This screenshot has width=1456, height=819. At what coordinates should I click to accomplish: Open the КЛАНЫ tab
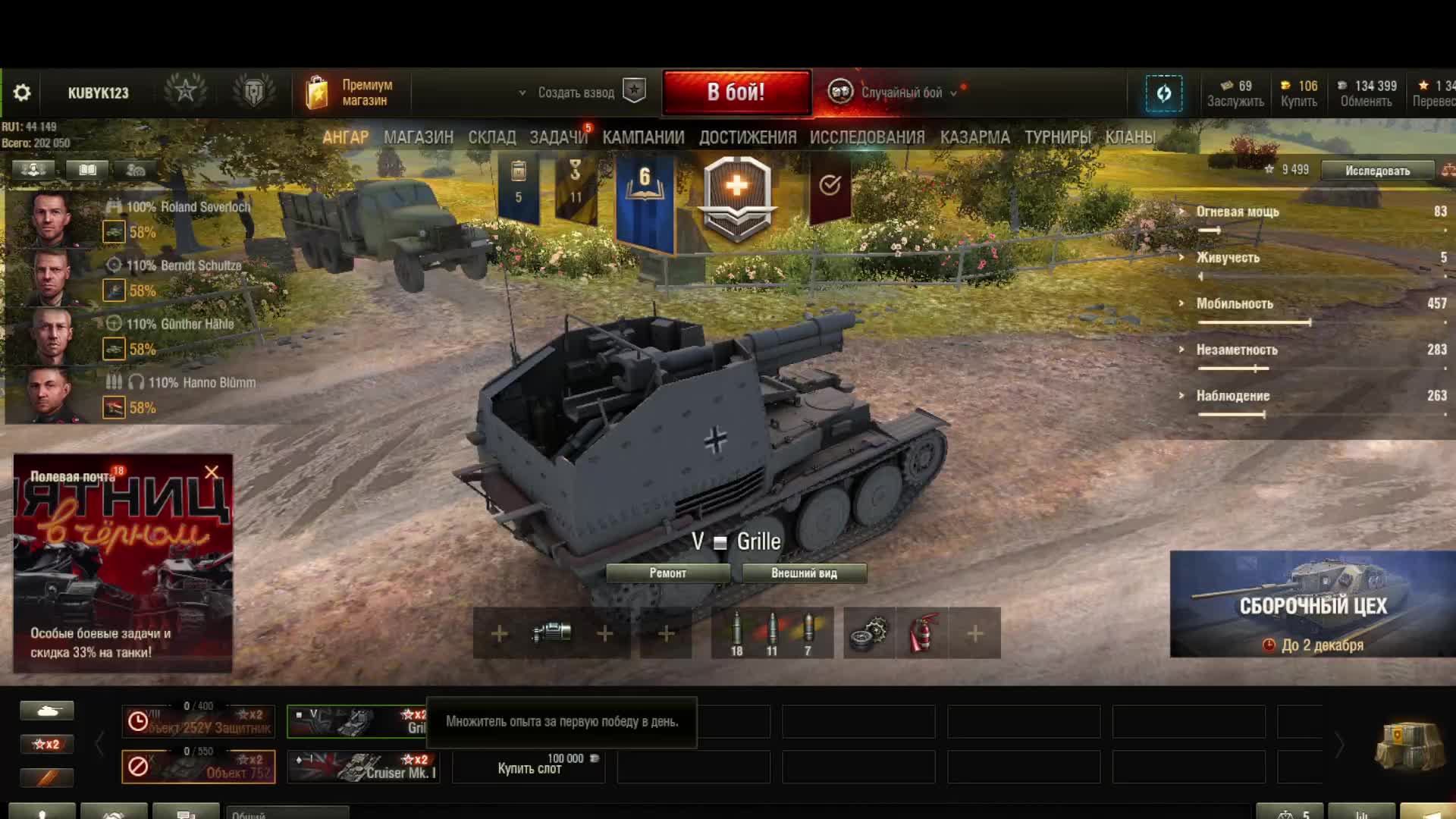point(1130,137)
